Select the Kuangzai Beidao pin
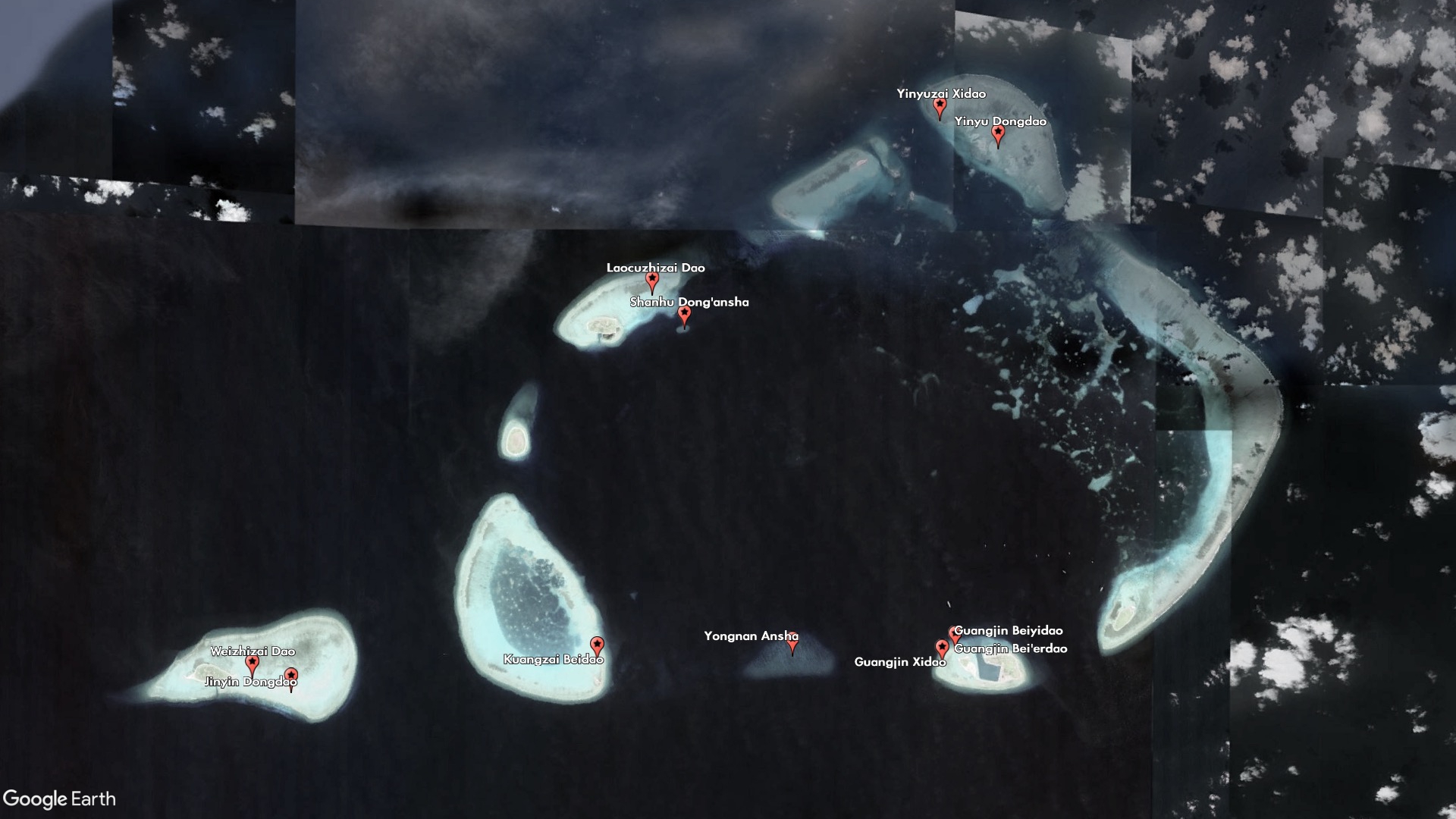This screenshot has height=819, width=1456. click(598, 646)
